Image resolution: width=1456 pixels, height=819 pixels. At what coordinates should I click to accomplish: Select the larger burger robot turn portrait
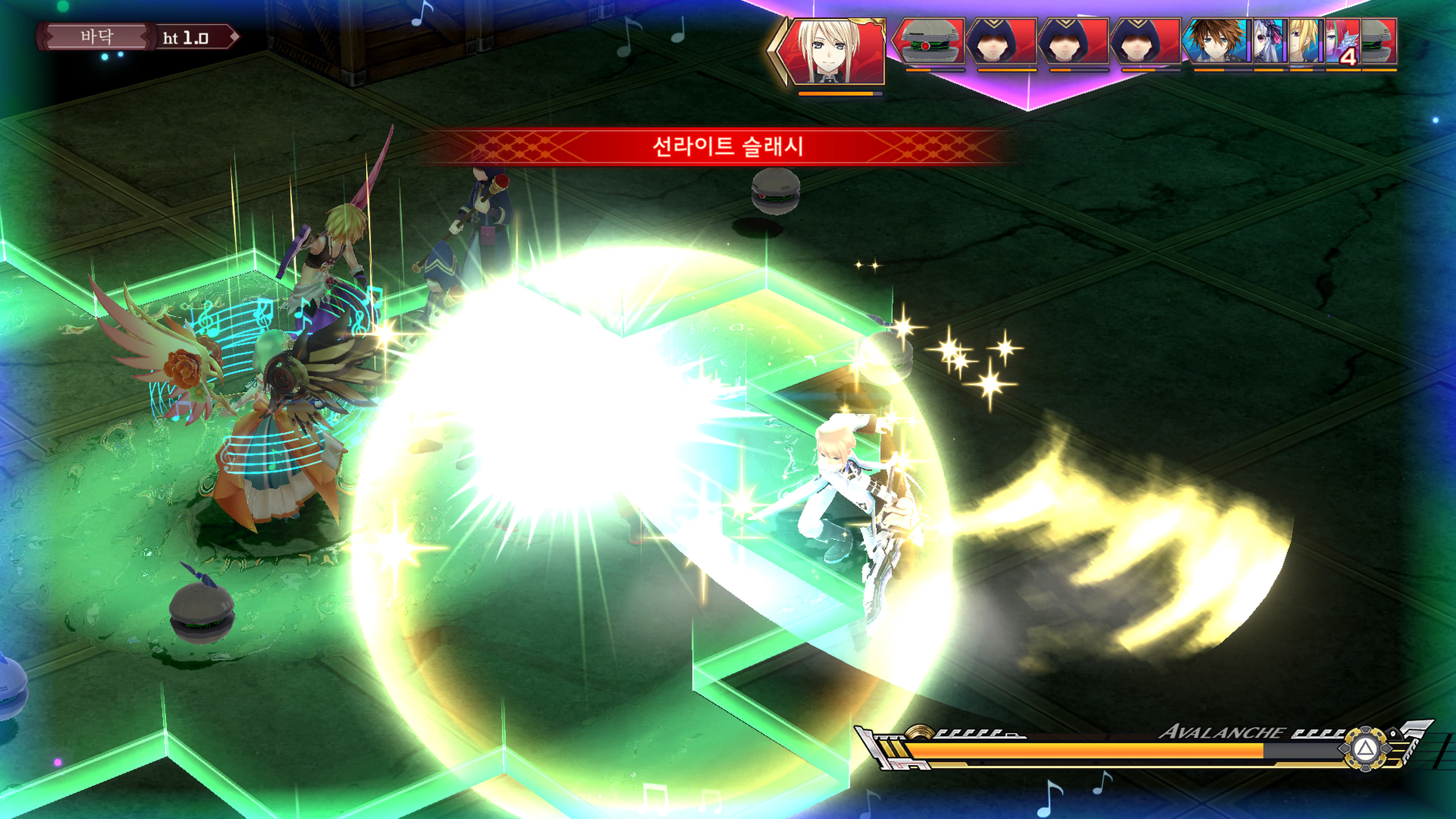tap(930, 41)
